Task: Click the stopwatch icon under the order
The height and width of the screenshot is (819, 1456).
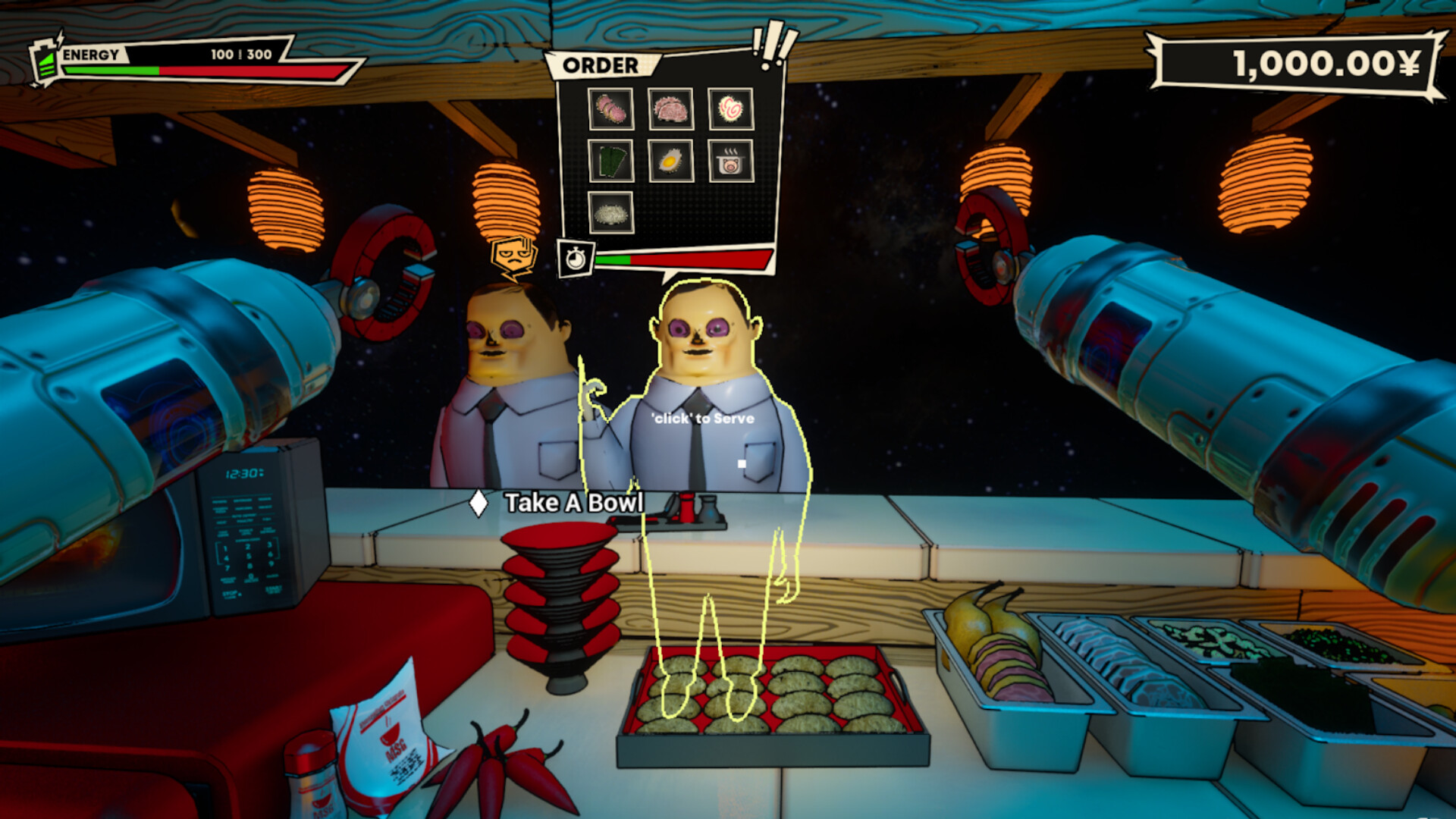Action: (x=576, y=259)
